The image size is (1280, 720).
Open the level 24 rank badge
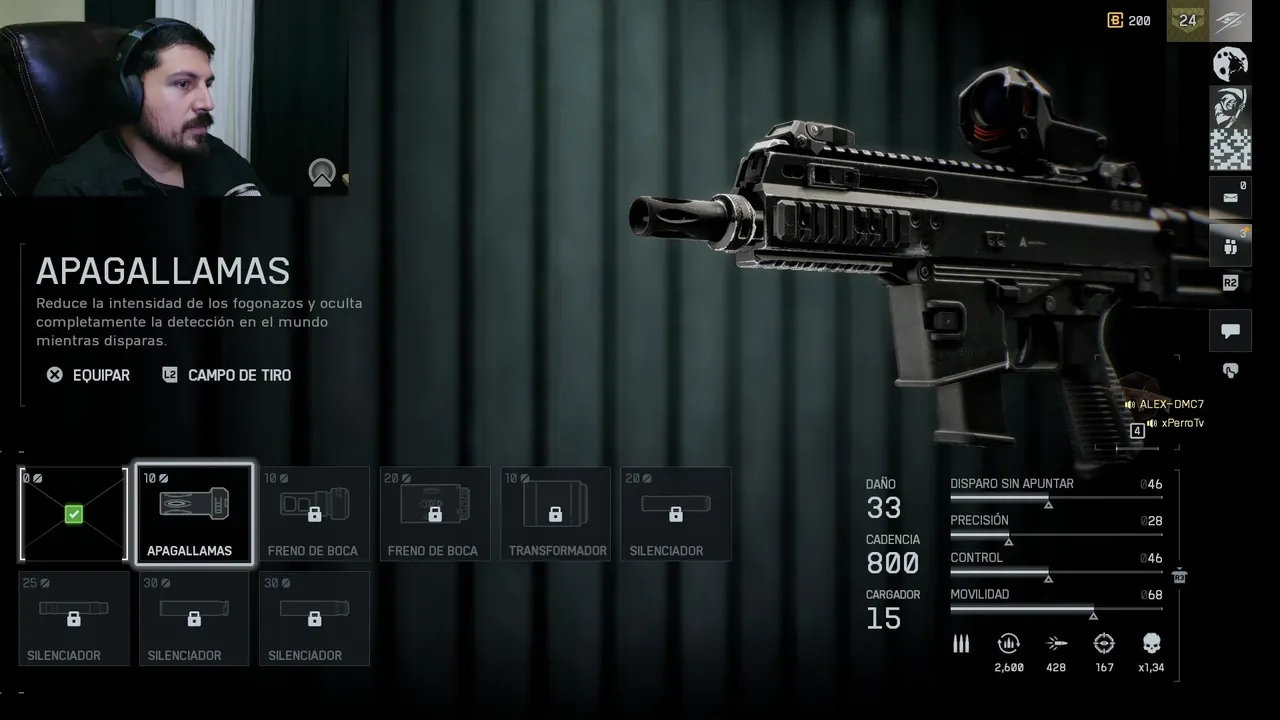(x=1188, y=21)
